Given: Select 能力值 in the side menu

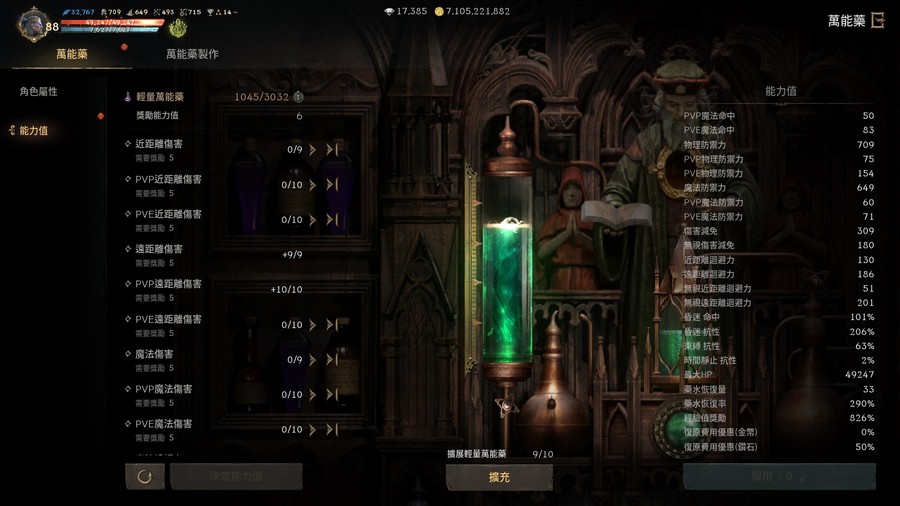Looking at the screenshot, I should point(34,131).
